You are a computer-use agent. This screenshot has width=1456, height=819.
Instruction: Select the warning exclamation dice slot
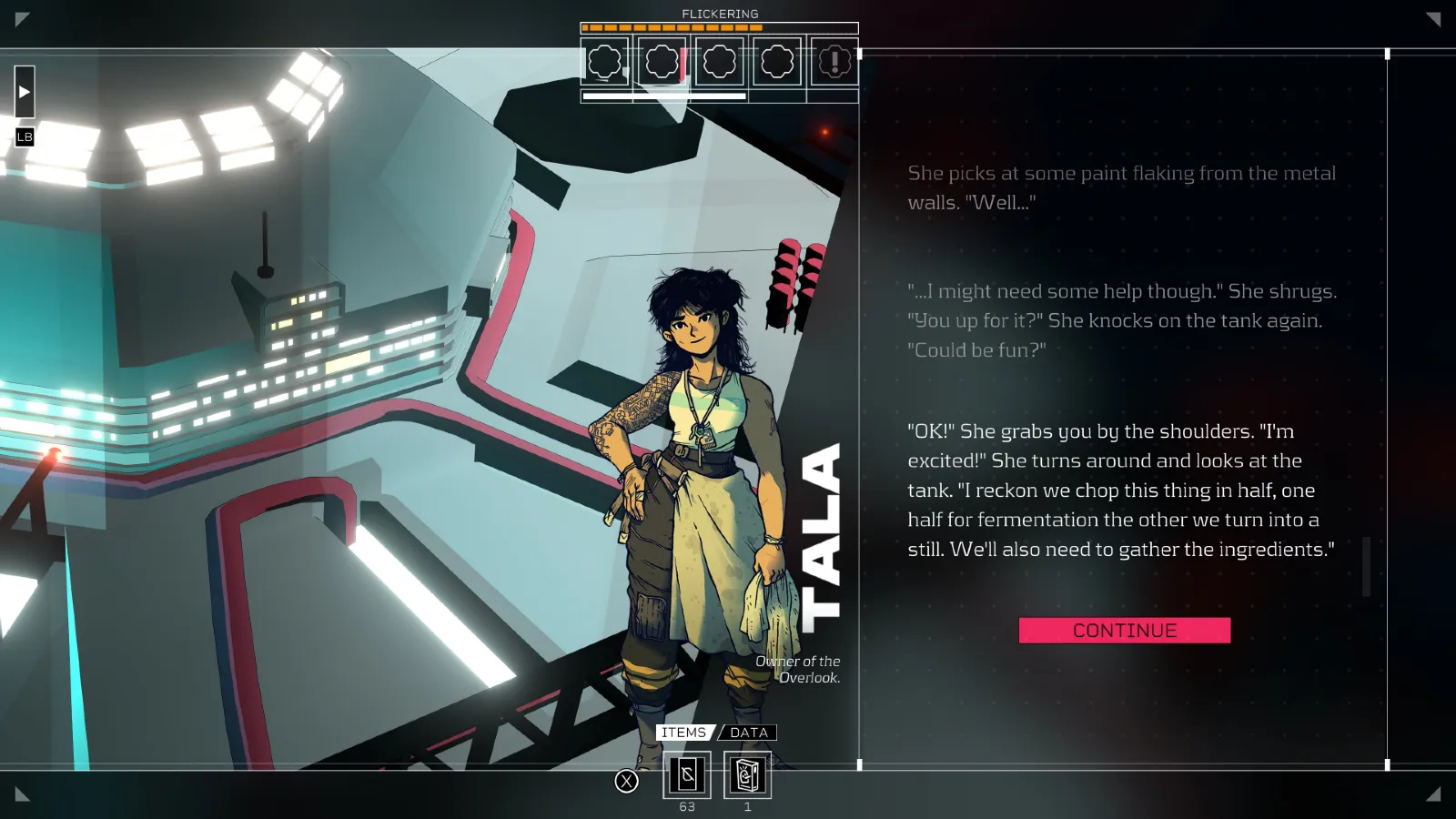tap(834, 62)
